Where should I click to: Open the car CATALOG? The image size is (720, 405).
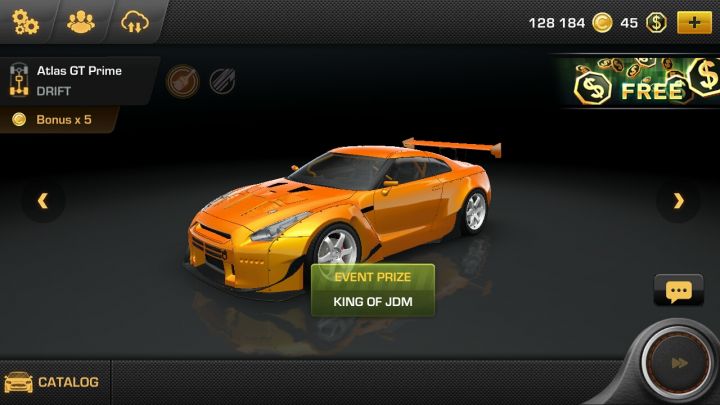[x=54, y=382]
